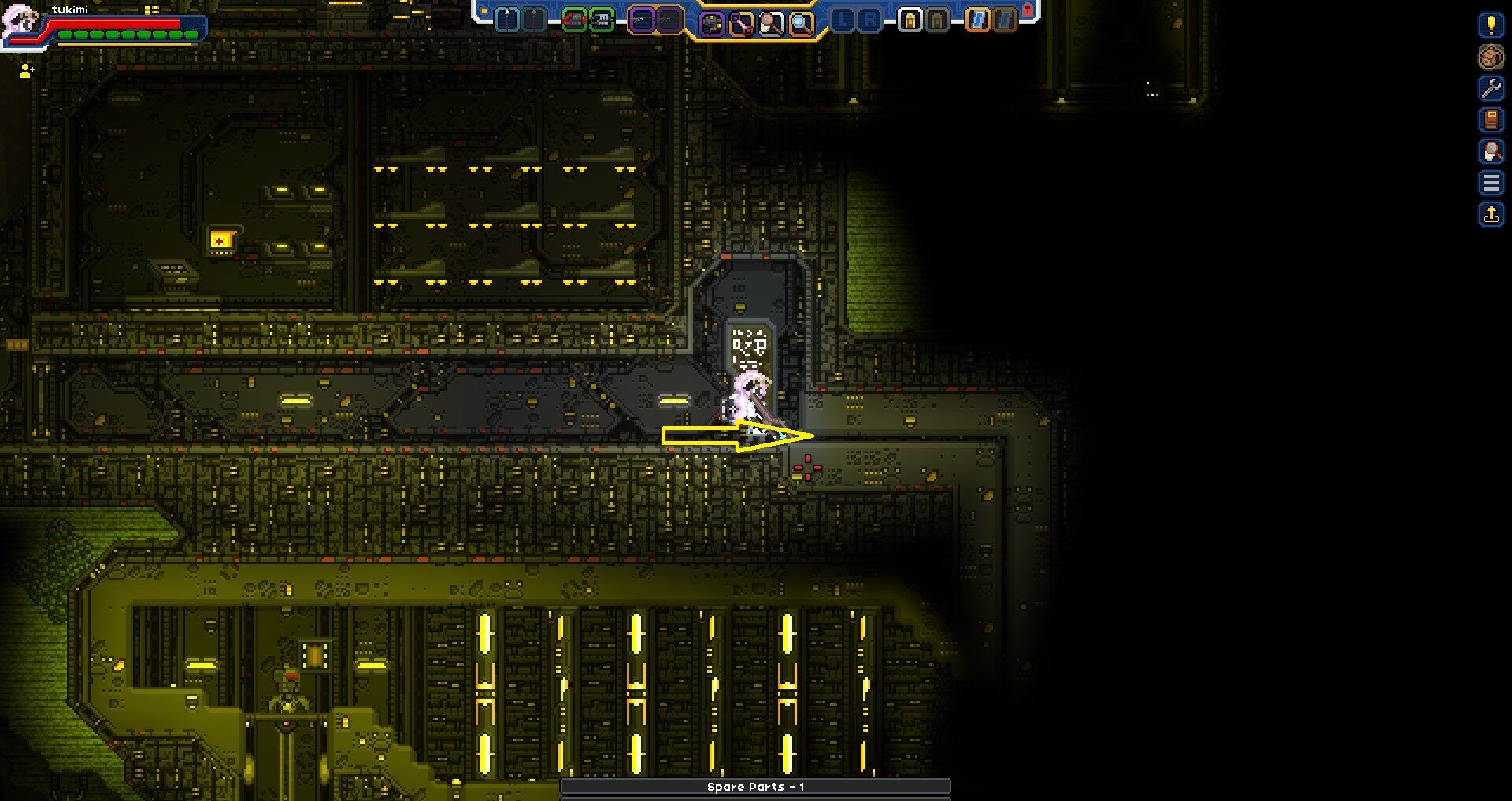Beam up using the ship teleport icon
1512x801 pixels.
pos(1491,213)
